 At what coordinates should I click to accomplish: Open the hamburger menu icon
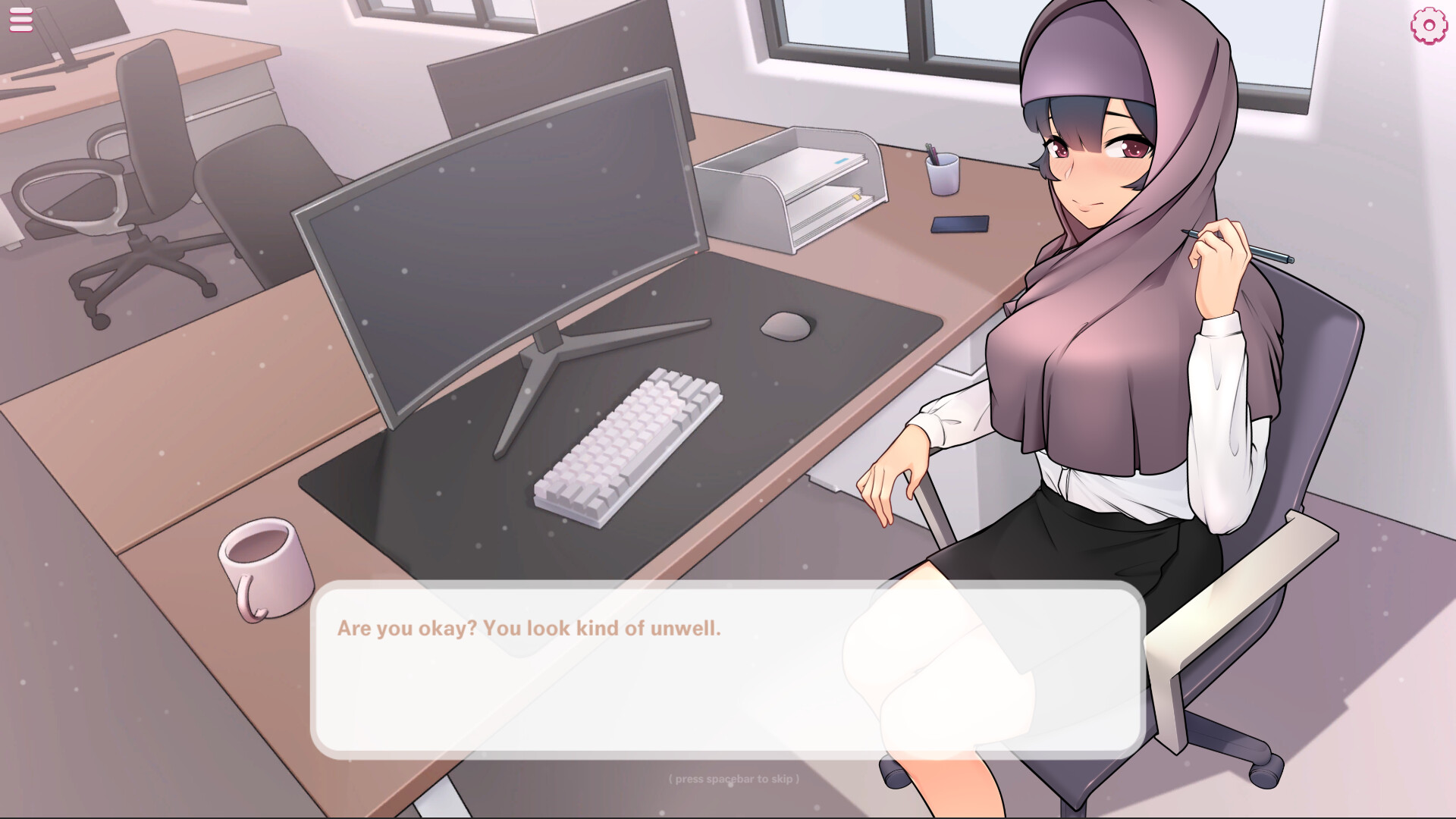(20, 19)
